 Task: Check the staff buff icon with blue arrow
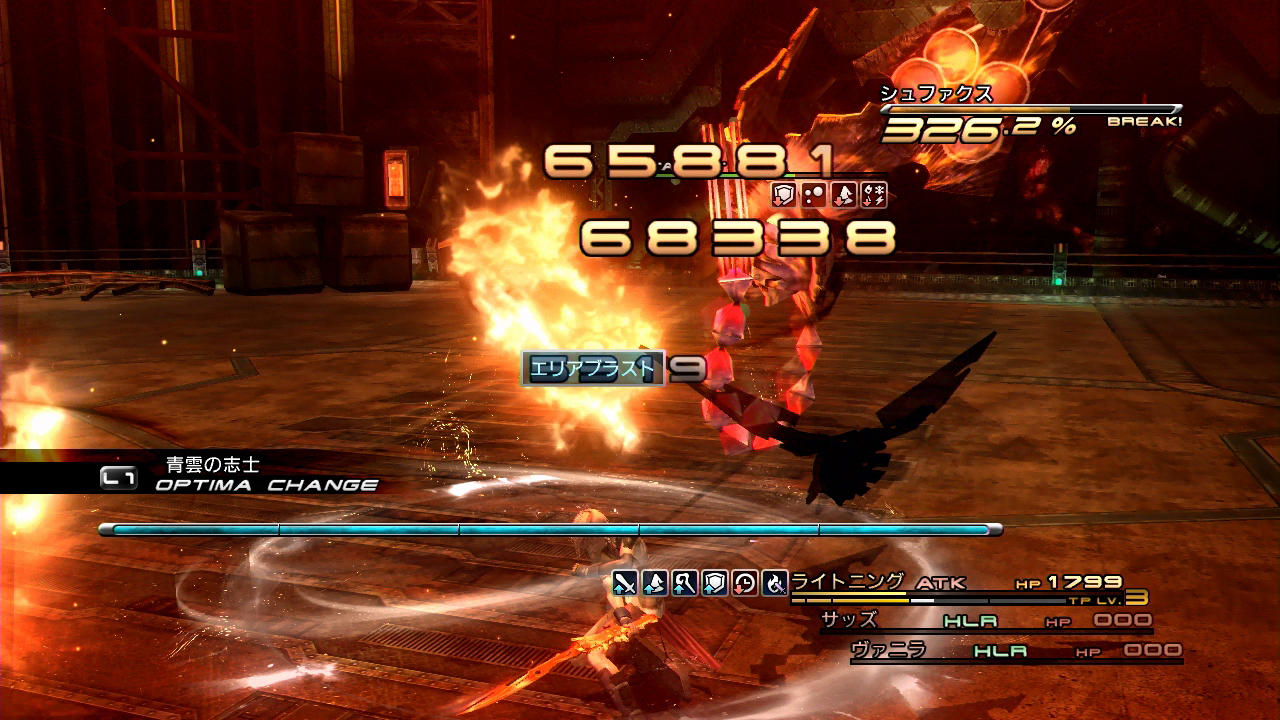click(685, 583)
